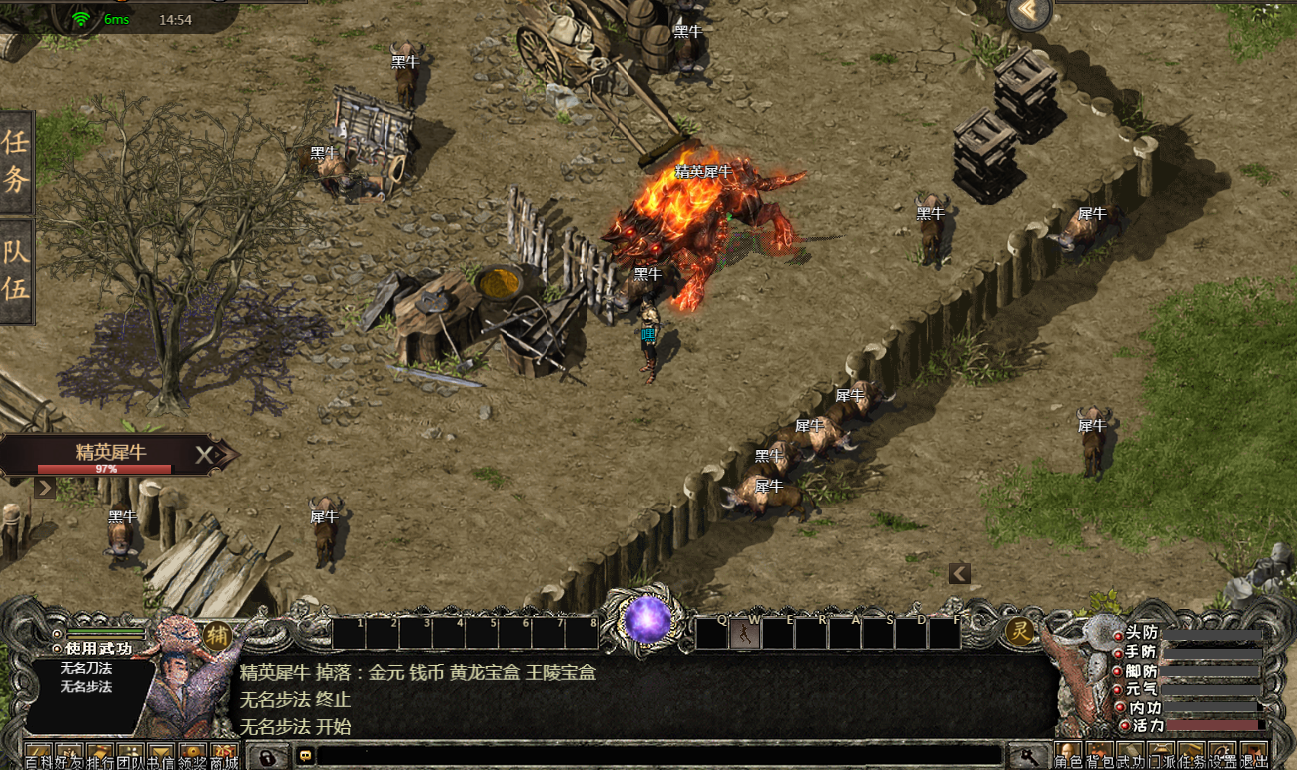Check the 书信 mailbox
Viewport: 1297px width, 770px height.
point(162,756)
